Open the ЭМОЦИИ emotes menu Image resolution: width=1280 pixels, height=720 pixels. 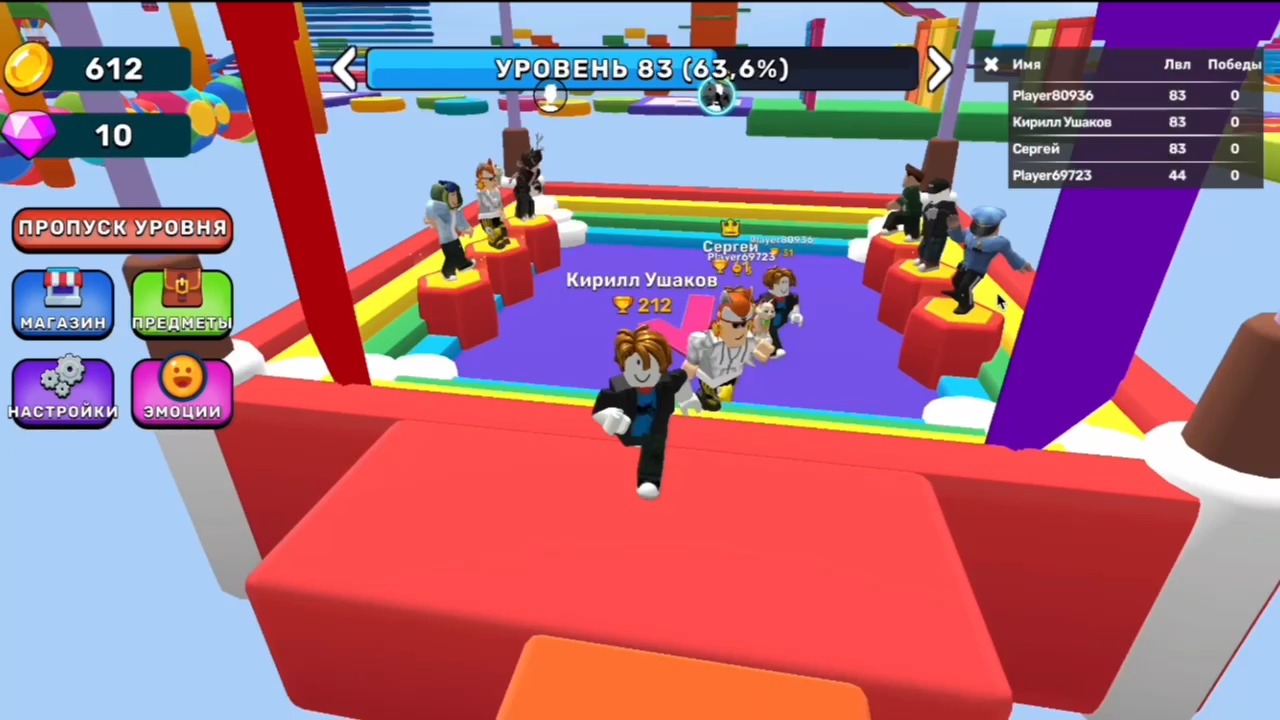[x=181, y=390]
